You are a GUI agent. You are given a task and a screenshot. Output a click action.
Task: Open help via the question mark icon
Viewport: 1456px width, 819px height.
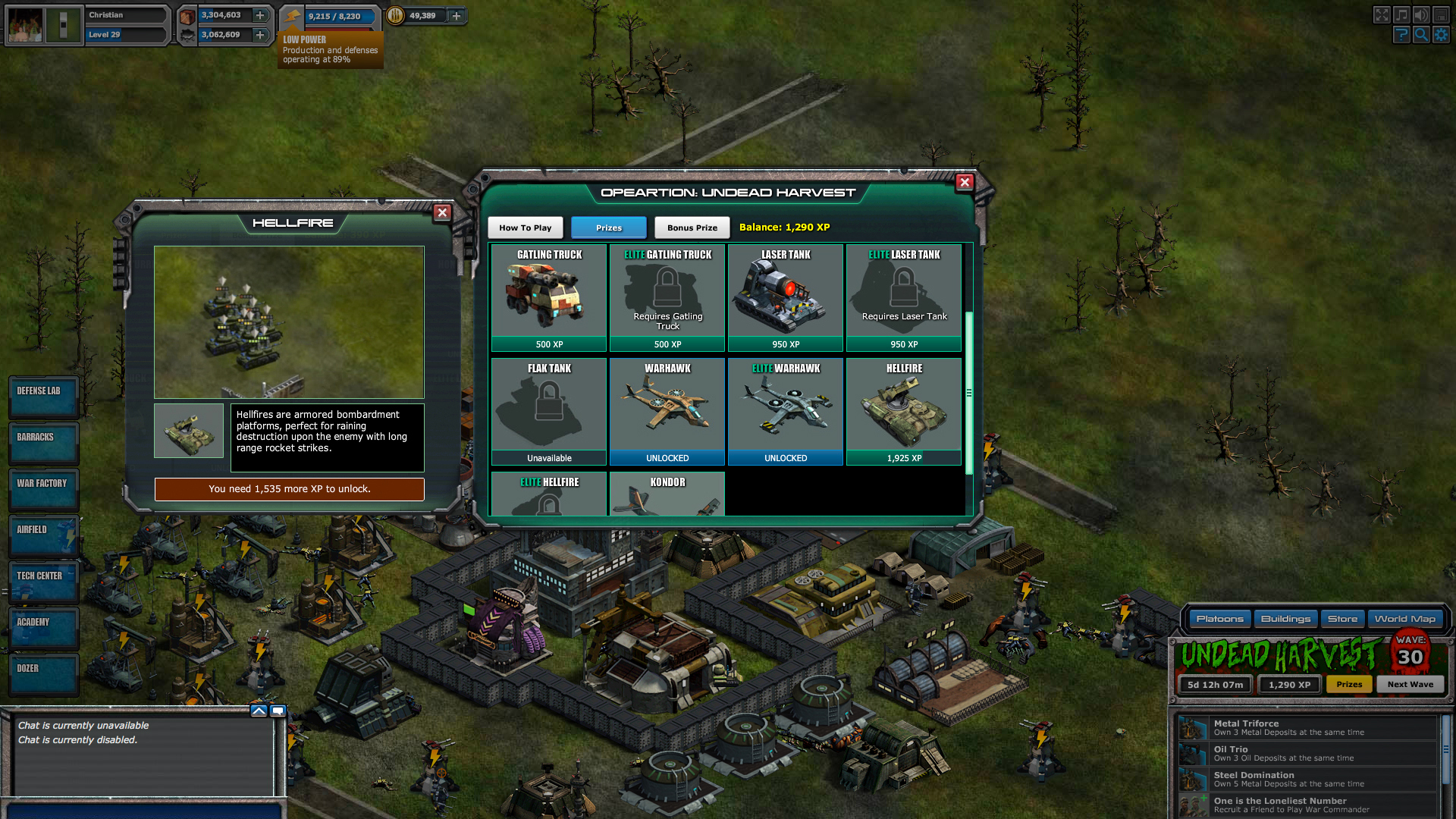tap(1401, 34)
